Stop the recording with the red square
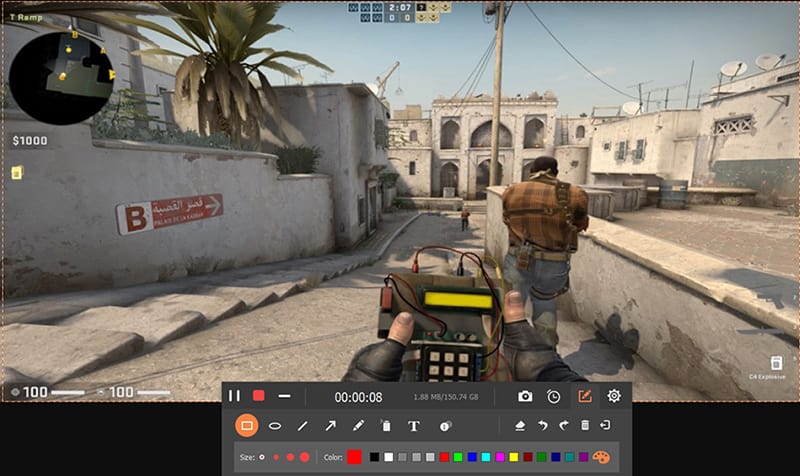800x476 pixels. pos(258,396)
